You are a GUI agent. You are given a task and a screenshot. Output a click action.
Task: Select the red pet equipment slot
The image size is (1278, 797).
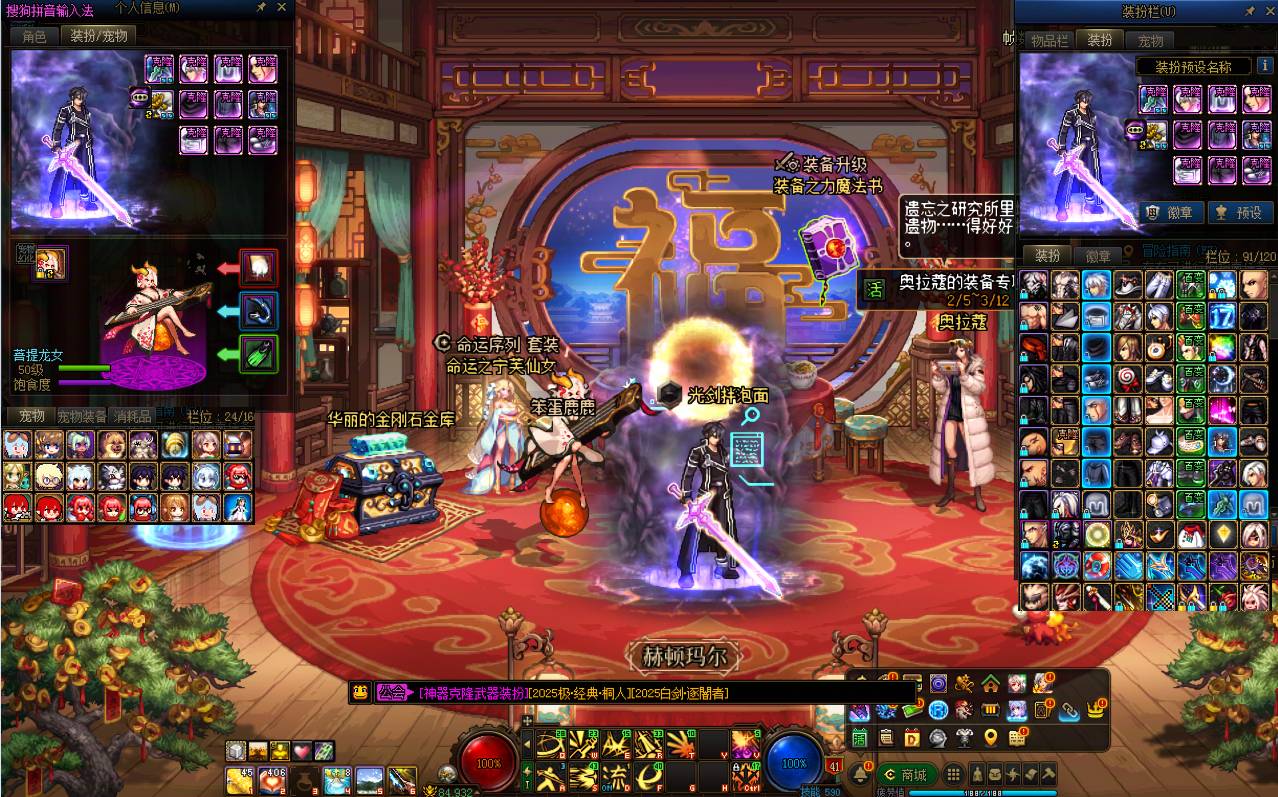pos(259,267)
